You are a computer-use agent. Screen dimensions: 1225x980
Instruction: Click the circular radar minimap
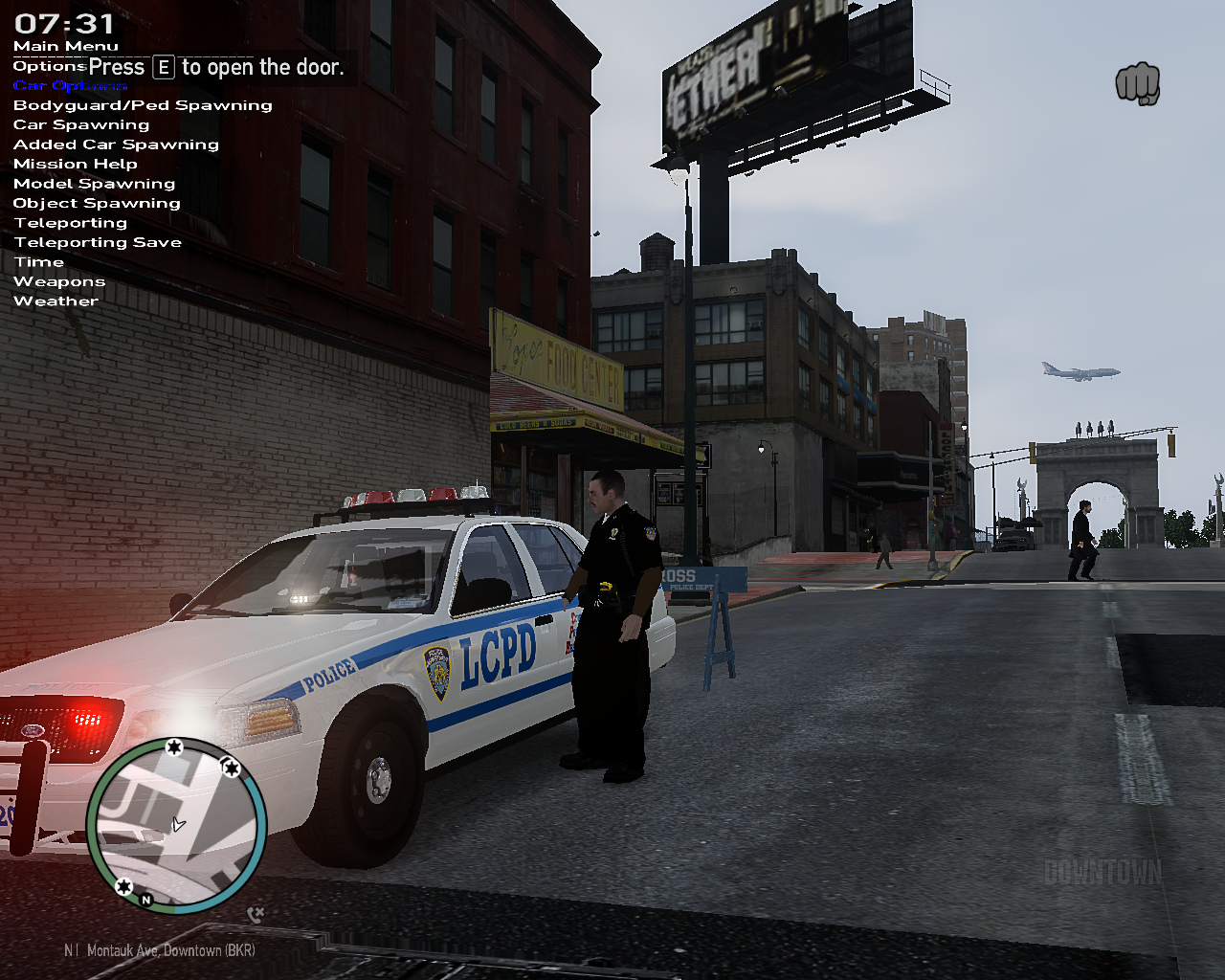click(177, 825)
